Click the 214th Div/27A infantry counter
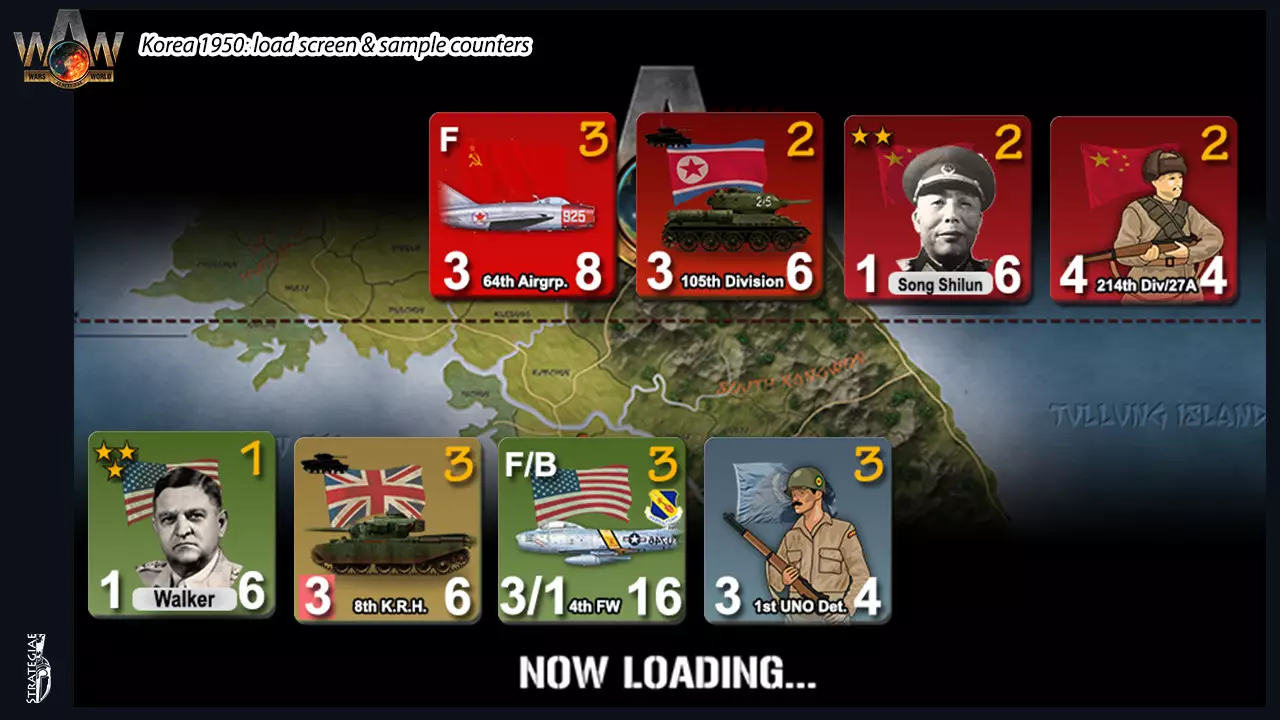The height and width of the screenshot is (720, 1280). tap(1143, 205)
